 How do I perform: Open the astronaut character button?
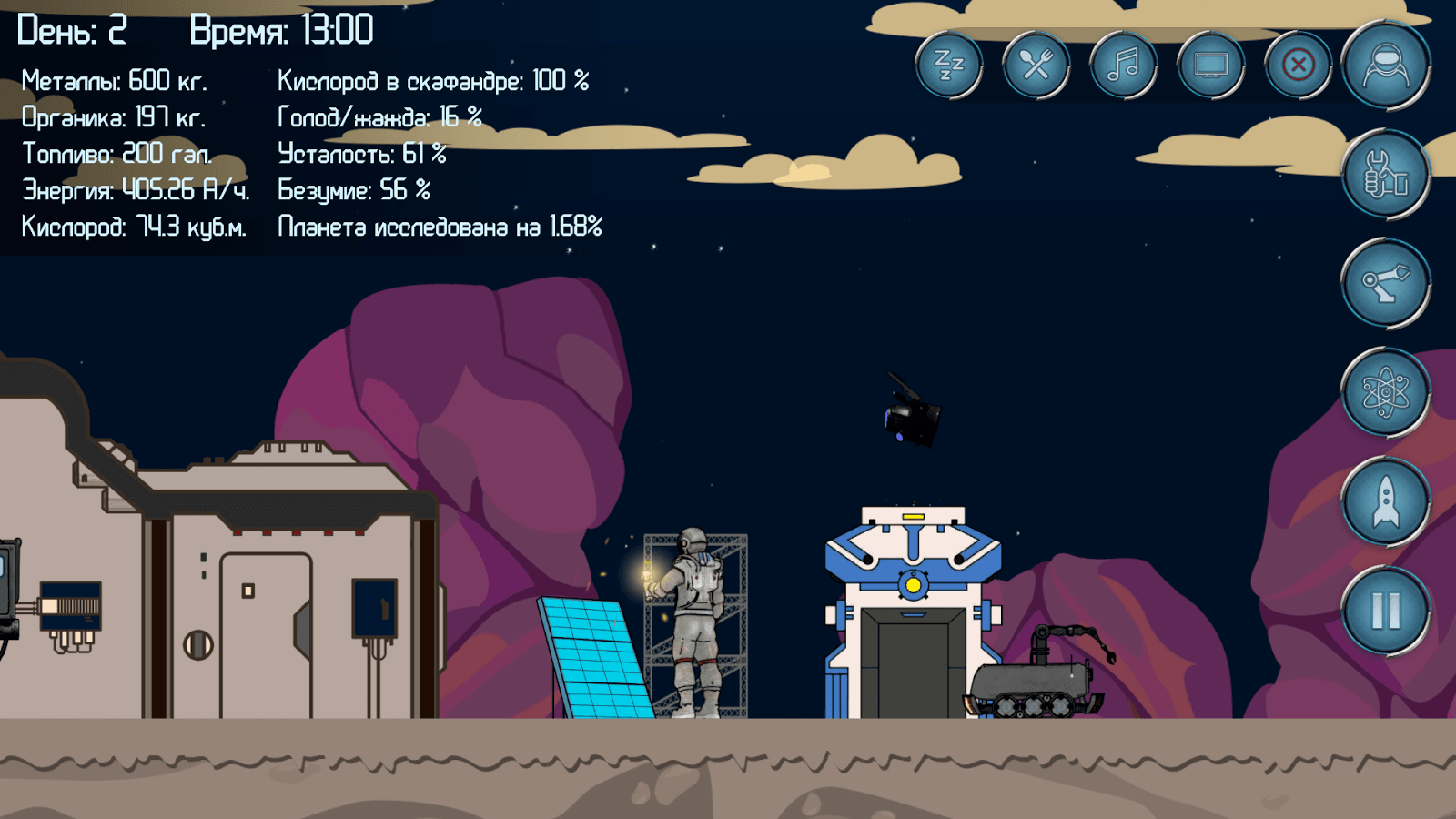[x=1385, y=66]
